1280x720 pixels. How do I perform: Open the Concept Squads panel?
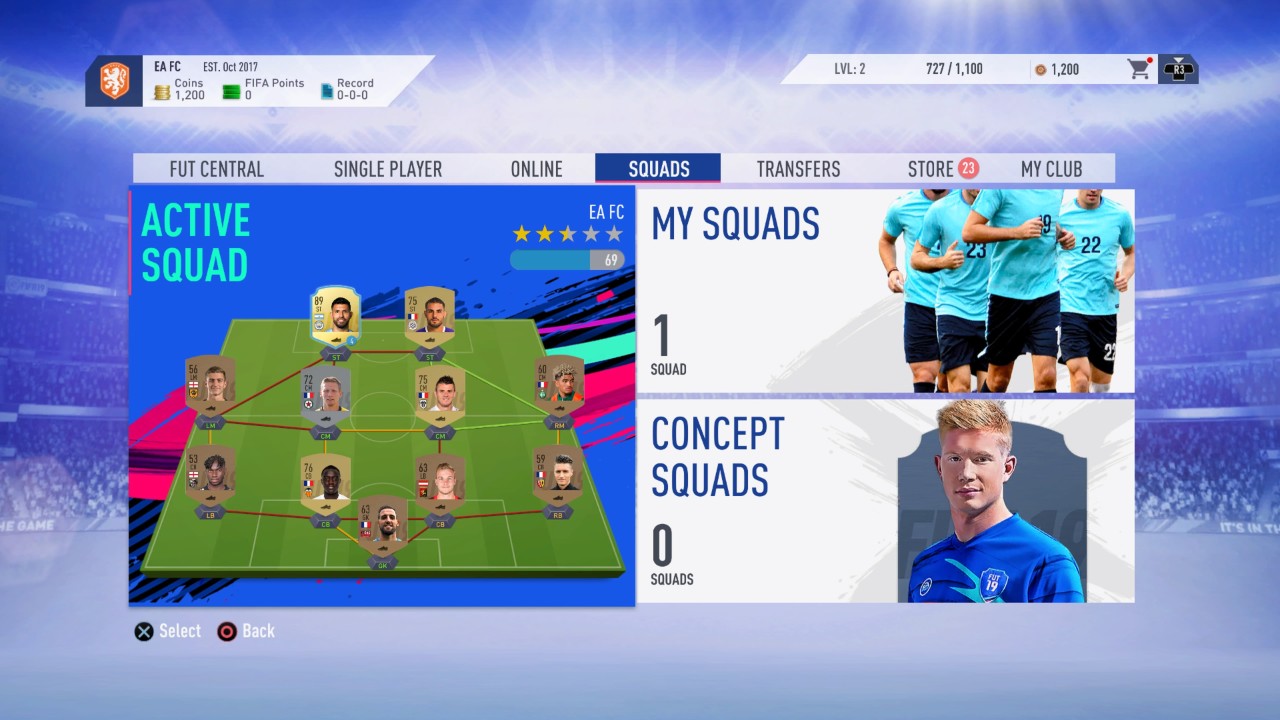pos(884,500)
